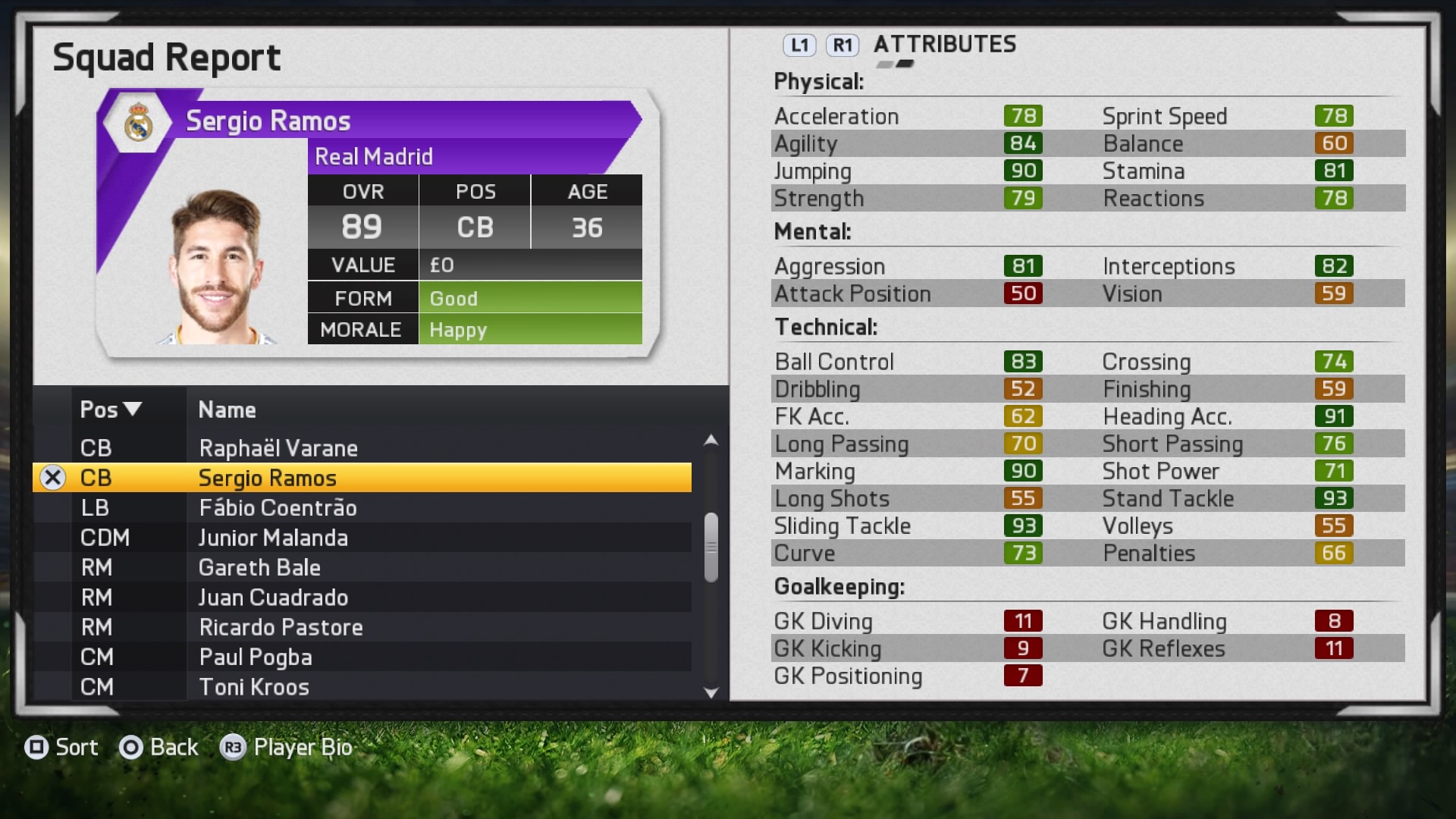Click the R3 button icon for Player Bio
The image size is (1456, 819).
click(234, 748)
